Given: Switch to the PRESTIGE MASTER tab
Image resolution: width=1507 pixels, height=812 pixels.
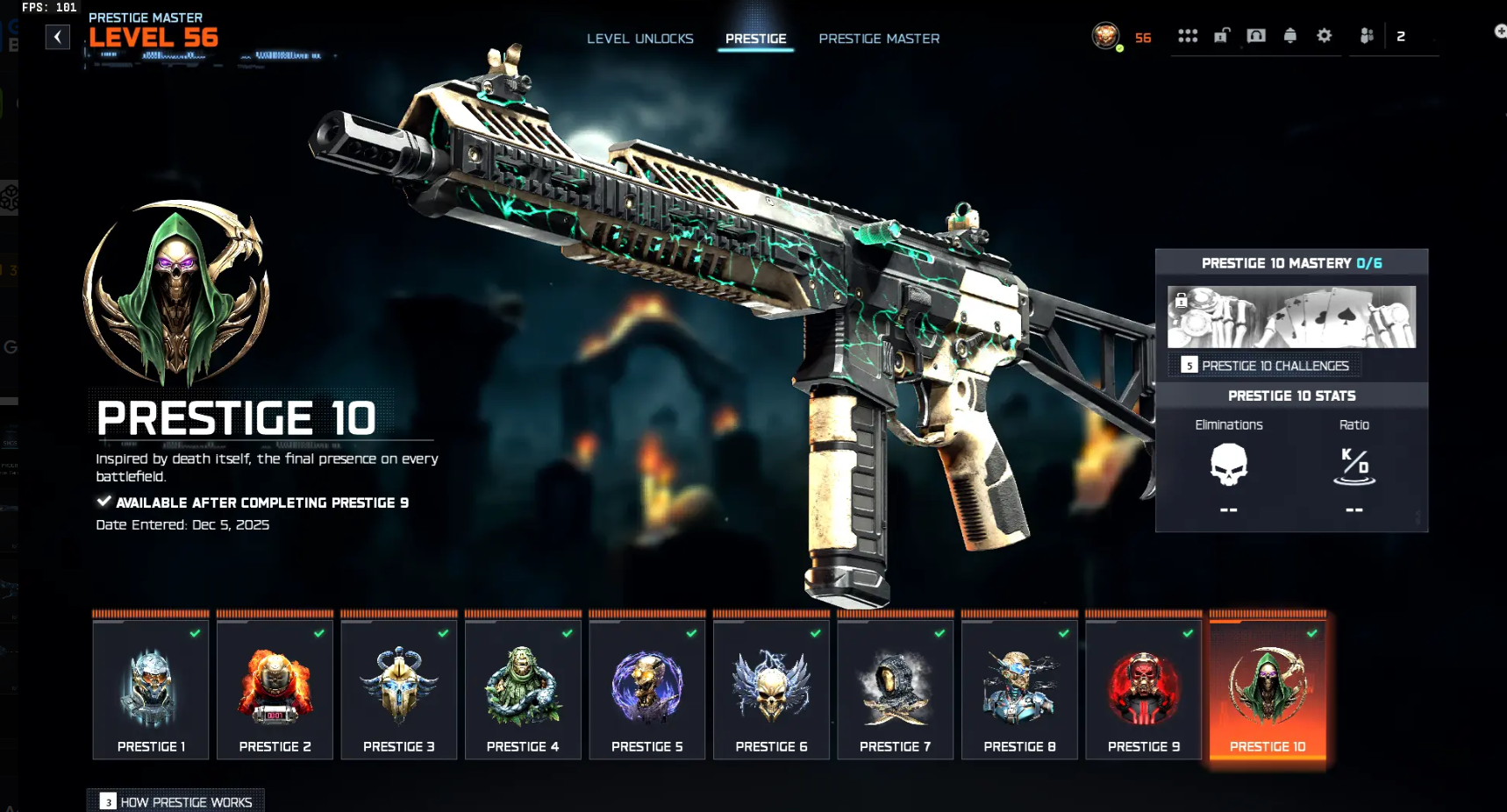Looking at the screenshot, I should 878,39.
